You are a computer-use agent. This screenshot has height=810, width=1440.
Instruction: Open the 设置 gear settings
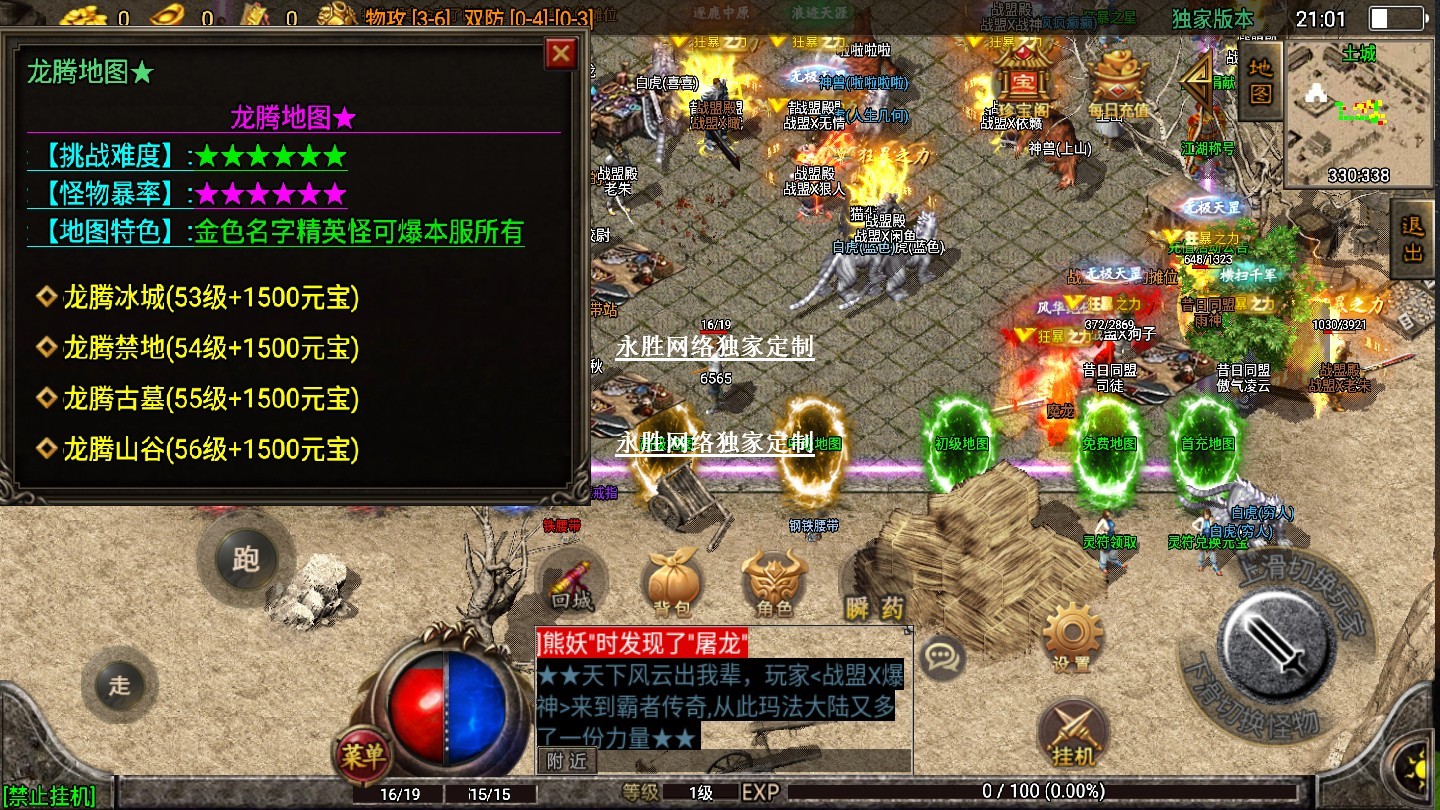1071,638
